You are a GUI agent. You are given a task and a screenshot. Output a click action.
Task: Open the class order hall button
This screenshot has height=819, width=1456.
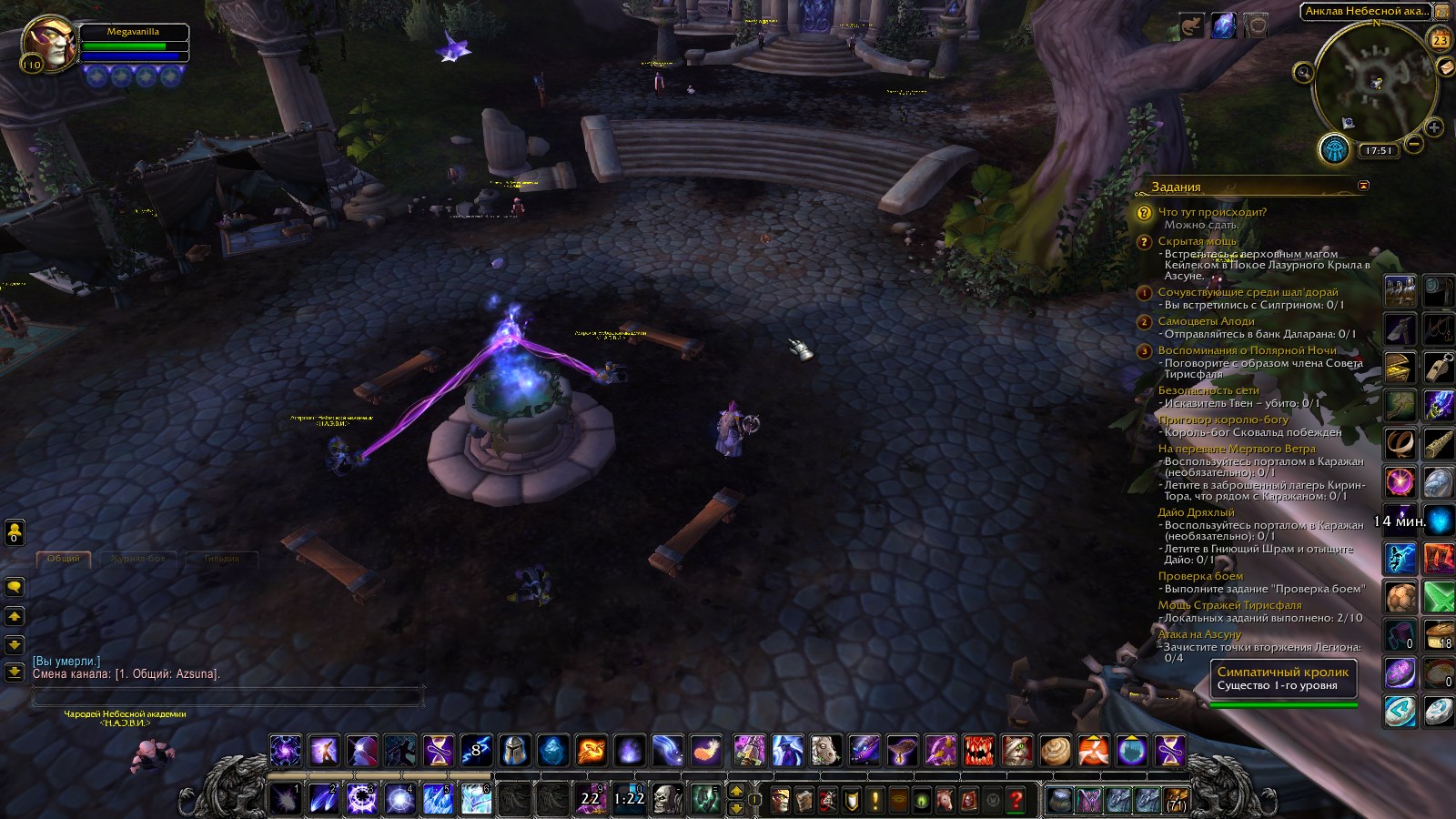click(1333, 149)
